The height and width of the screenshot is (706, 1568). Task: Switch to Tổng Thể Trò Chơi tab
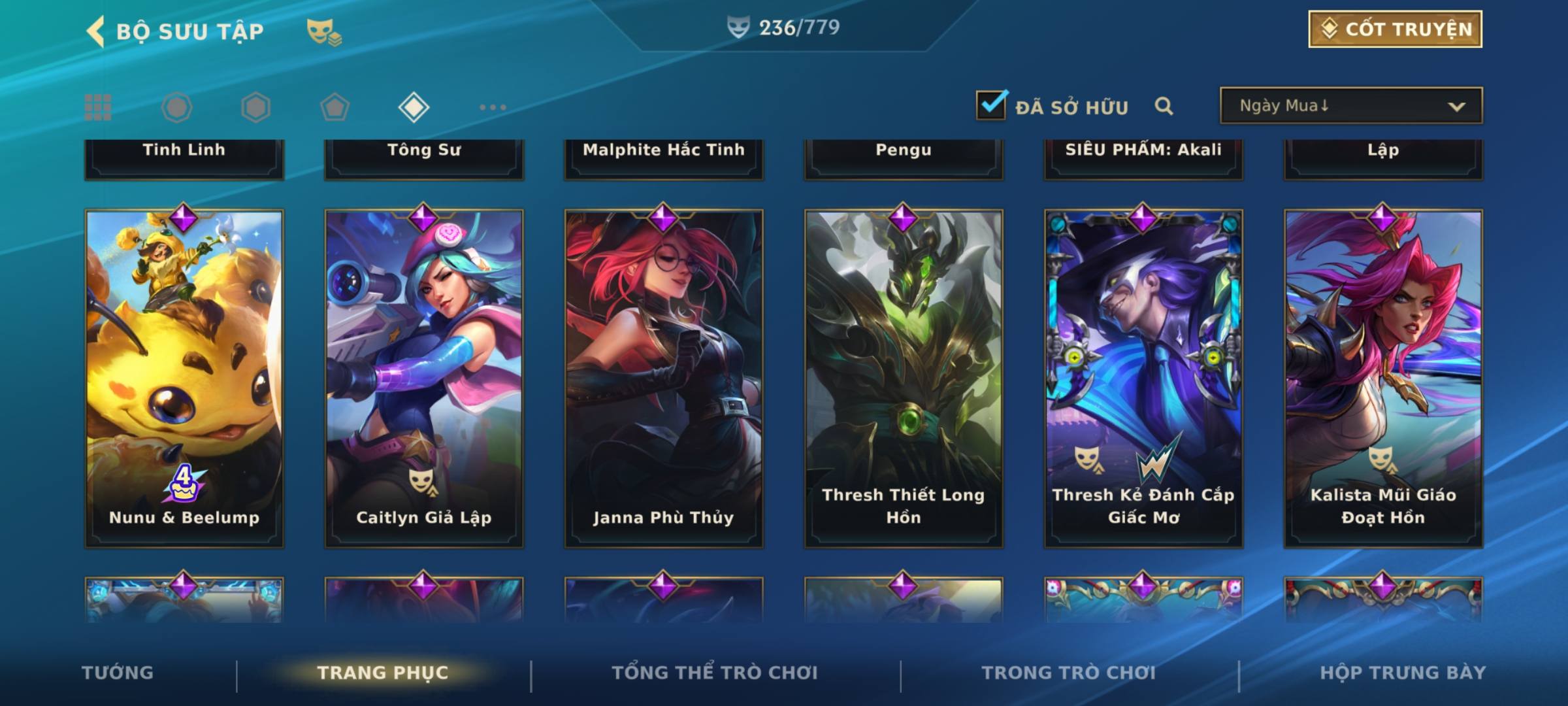tap(715, 673)
